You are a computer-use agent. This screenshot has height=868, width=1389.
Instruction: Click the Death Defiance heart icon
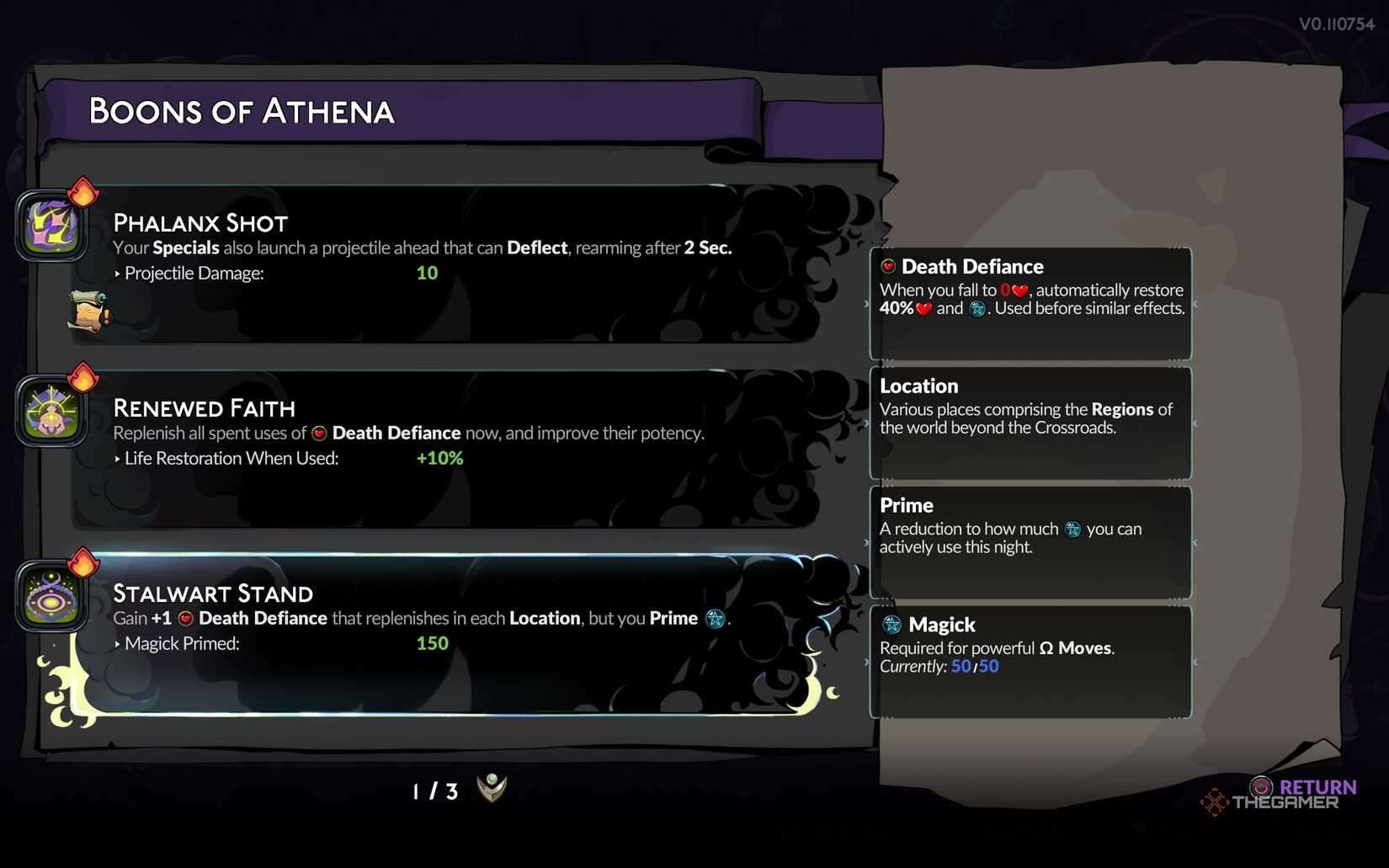887,266
